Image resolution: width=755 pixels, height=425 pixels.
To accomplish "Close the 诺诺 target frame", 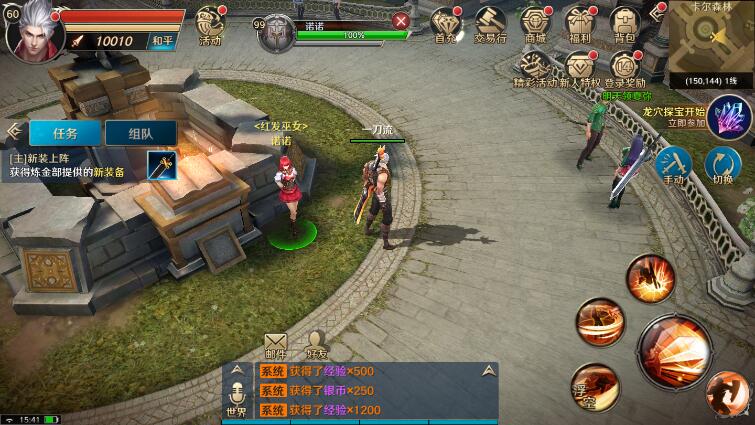I will tap(401, 20).
